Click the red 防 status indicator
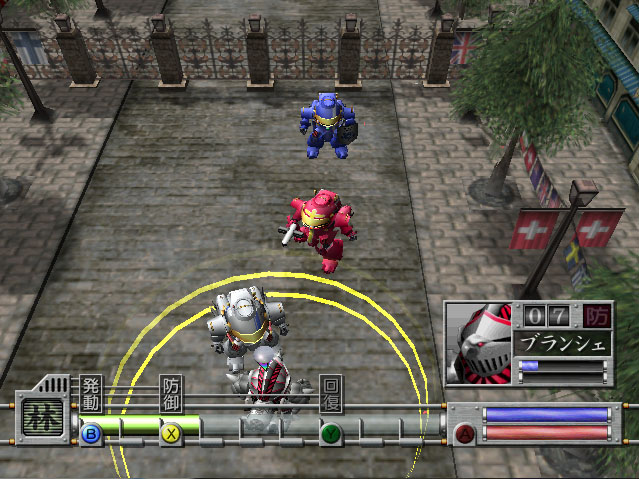Viewport: 639px width, 479px height. pyautogui.click(x=597, y=317)
